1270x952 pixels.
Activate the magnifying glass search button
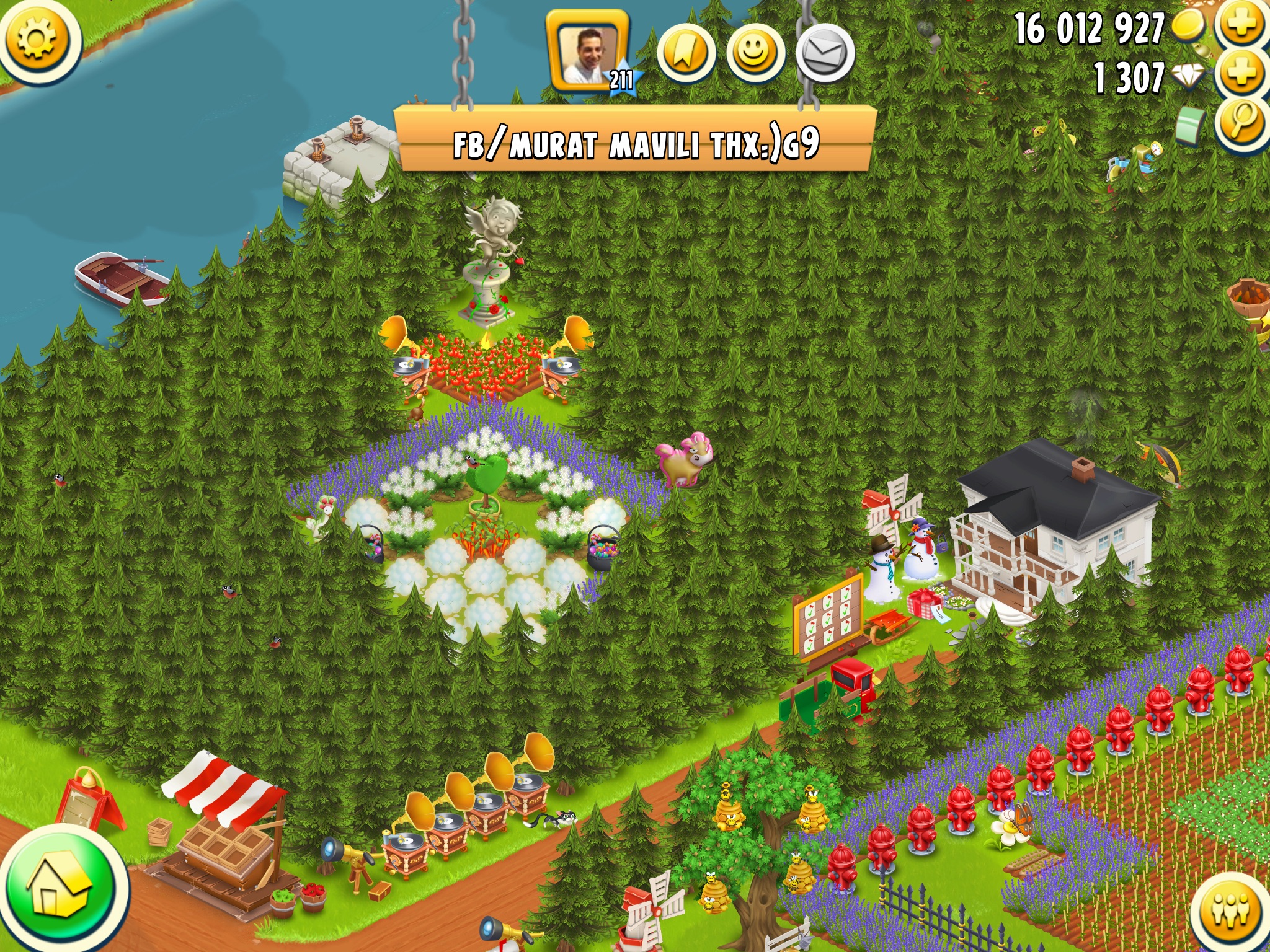tap(1241, 123)
